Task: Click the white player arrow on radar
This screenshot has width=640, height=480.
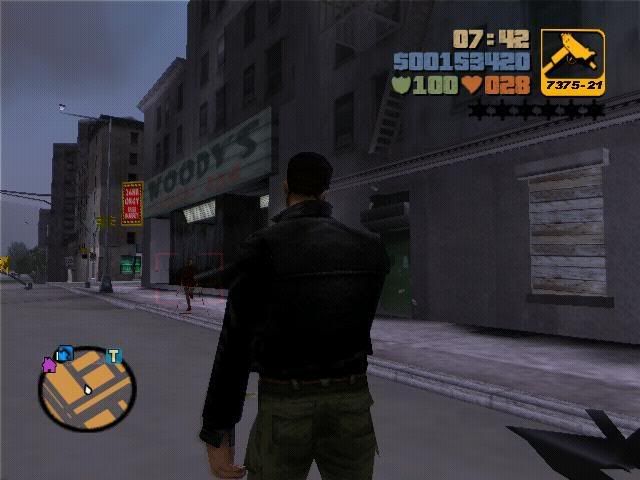Action: click(88, 388)
